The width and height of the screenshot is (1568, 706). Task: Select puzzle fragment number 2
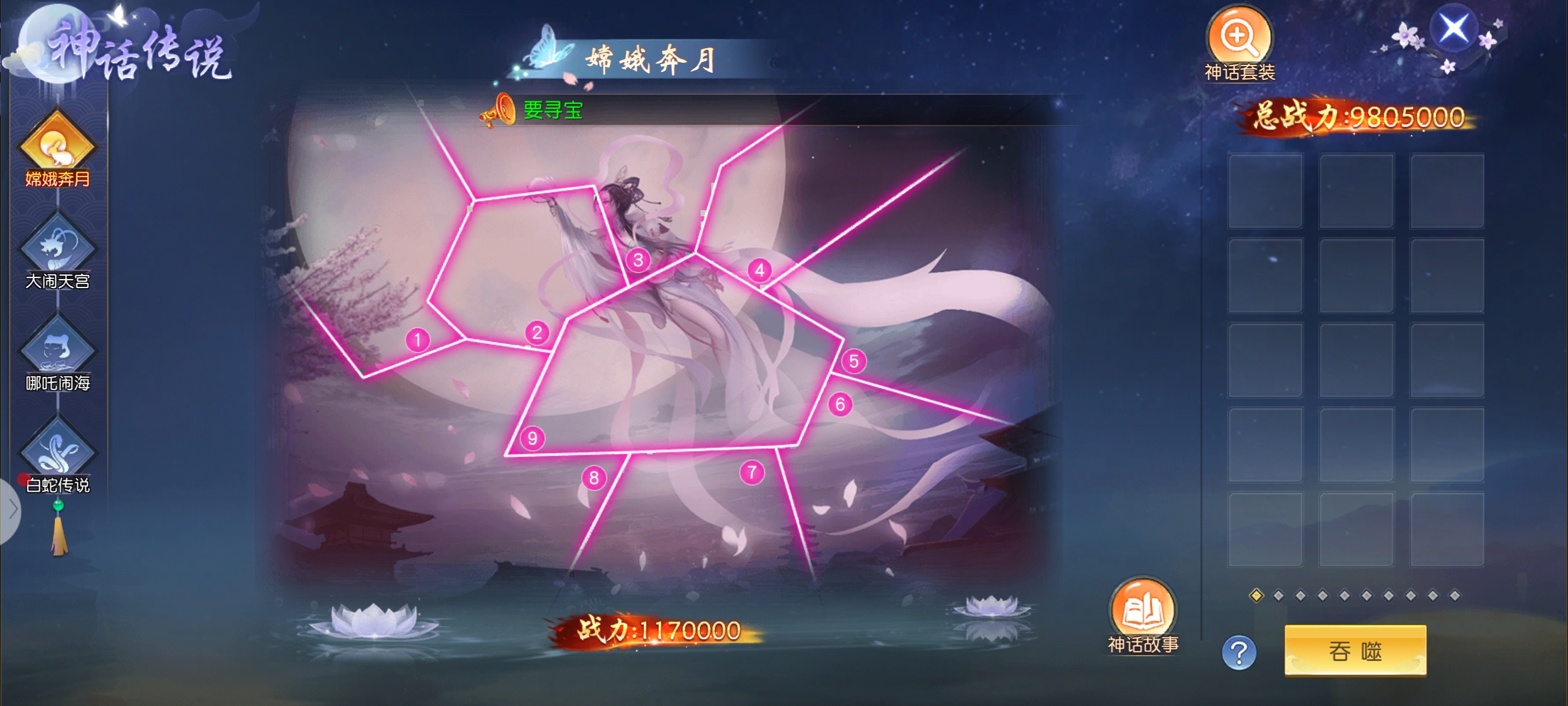537,333
